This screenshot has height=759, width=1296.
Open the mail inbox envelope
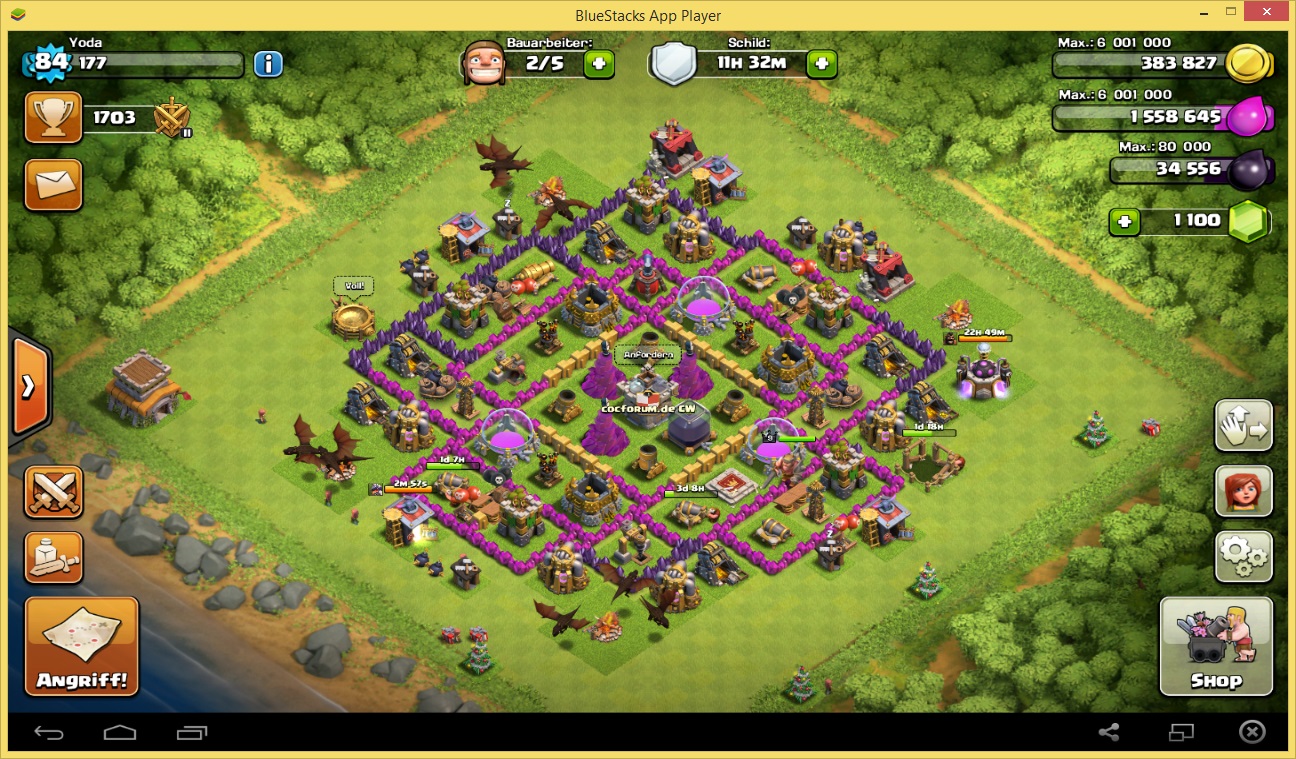tap(53, 184)
